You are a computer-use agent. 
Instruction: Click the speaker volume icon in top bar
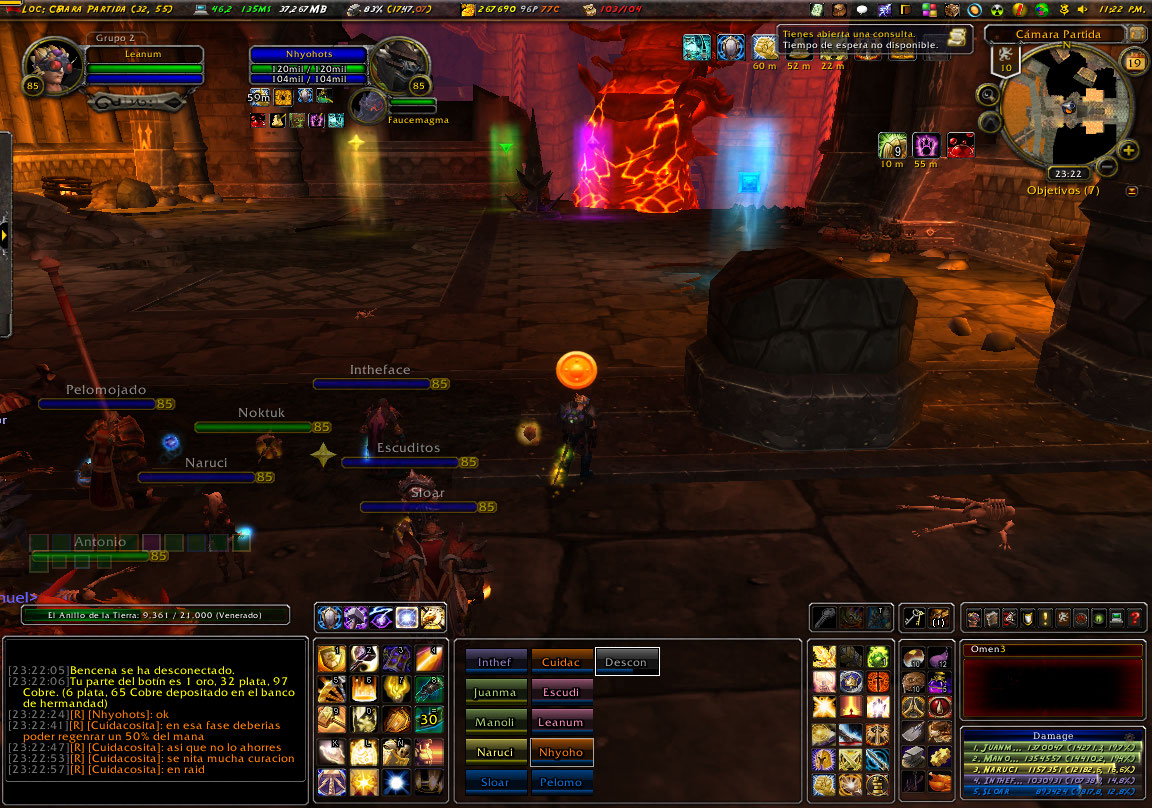(1084, 9)
